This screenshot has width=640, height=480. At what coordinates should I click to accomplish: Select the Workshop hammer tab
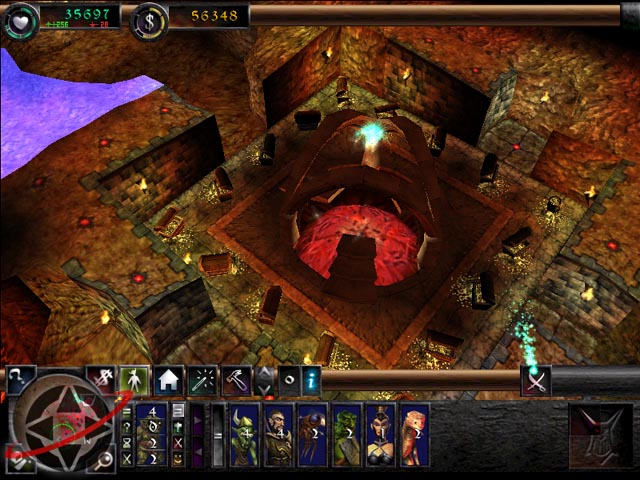pyautogui.click(x=235, y=381)
